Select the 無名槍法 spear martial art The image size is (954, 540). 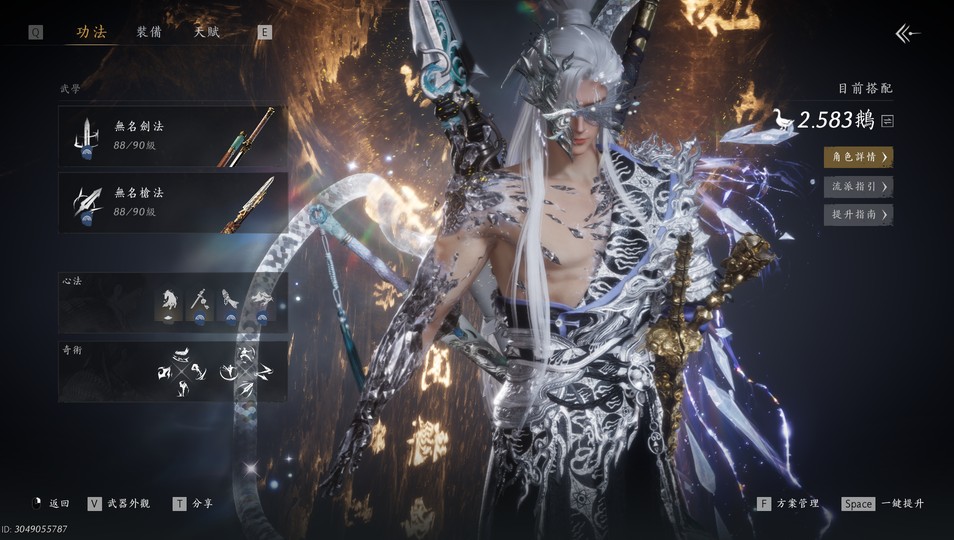point(173,203)
